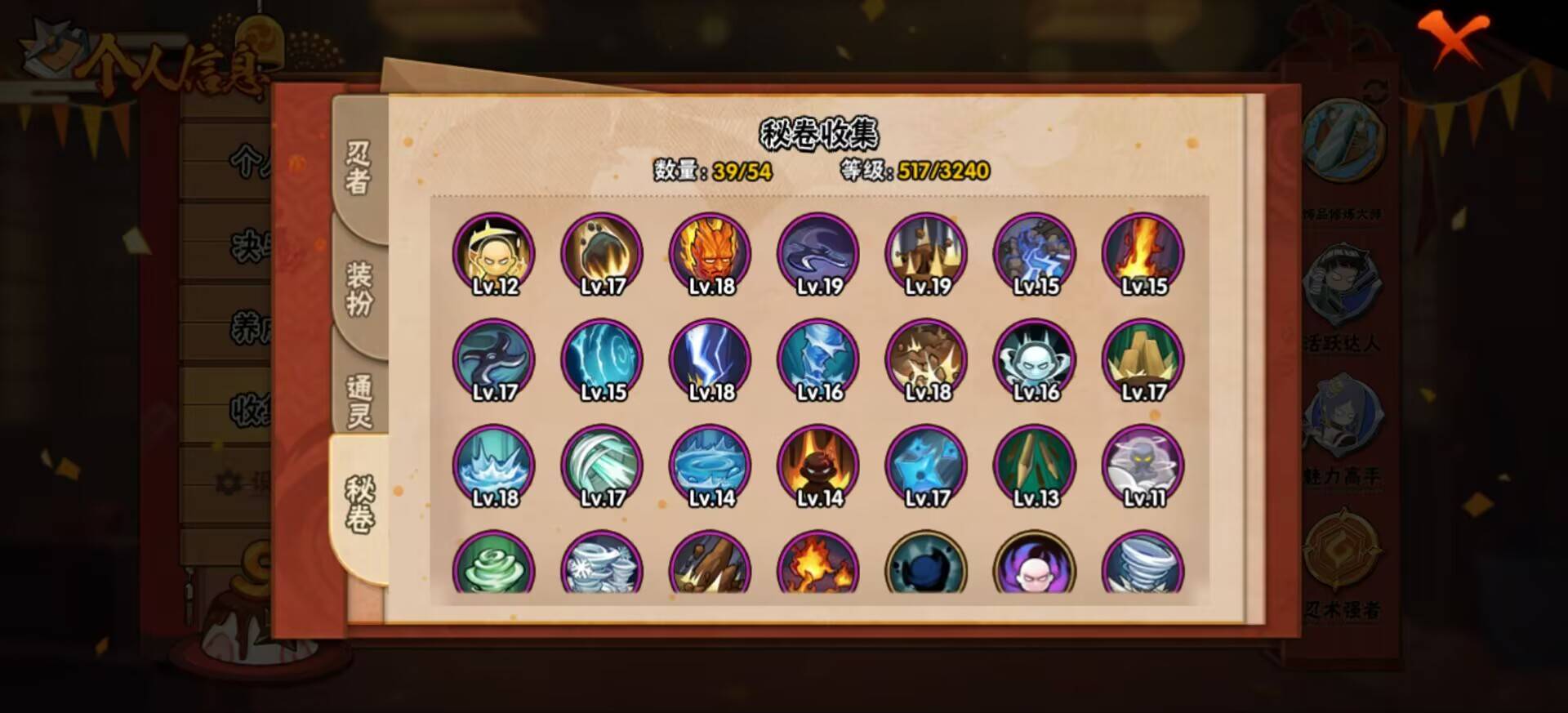Click the Lv.19 whale summon scroll
The width and height of the screenshot is (1568, 713).
(816, 254)
